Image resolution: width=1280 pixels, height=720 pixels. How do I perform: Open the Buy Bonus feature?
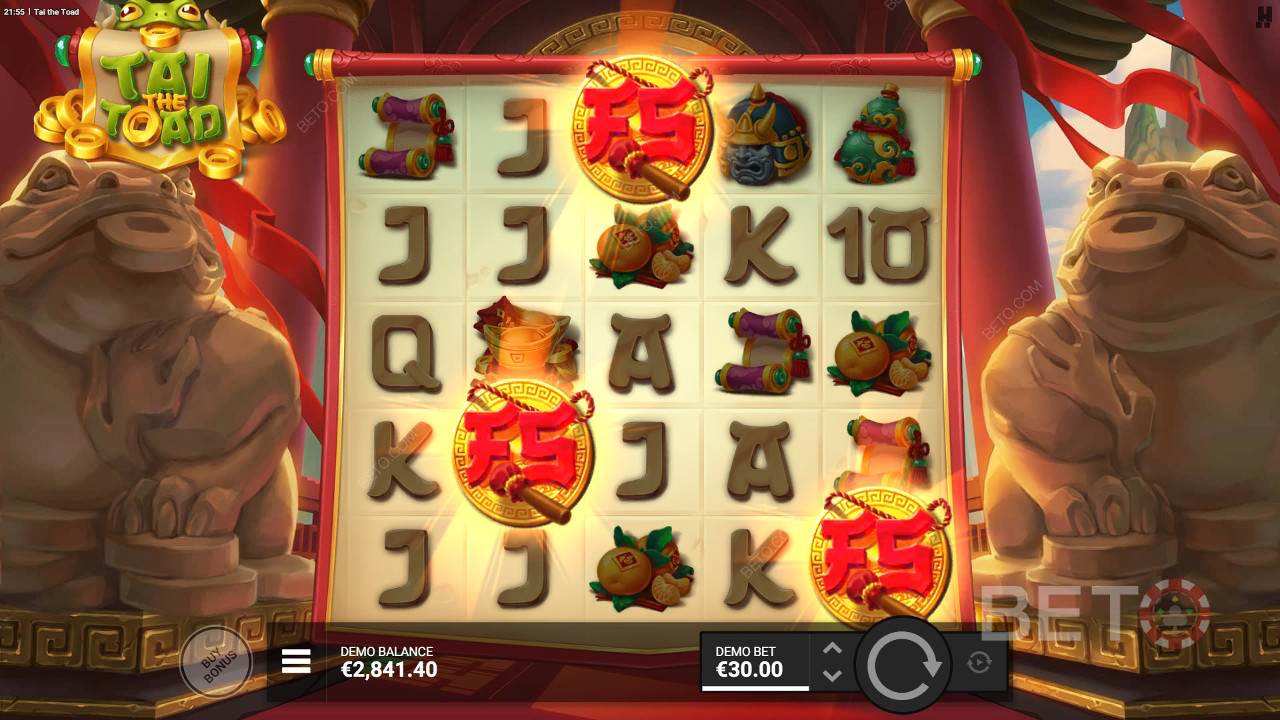(214, 662)
